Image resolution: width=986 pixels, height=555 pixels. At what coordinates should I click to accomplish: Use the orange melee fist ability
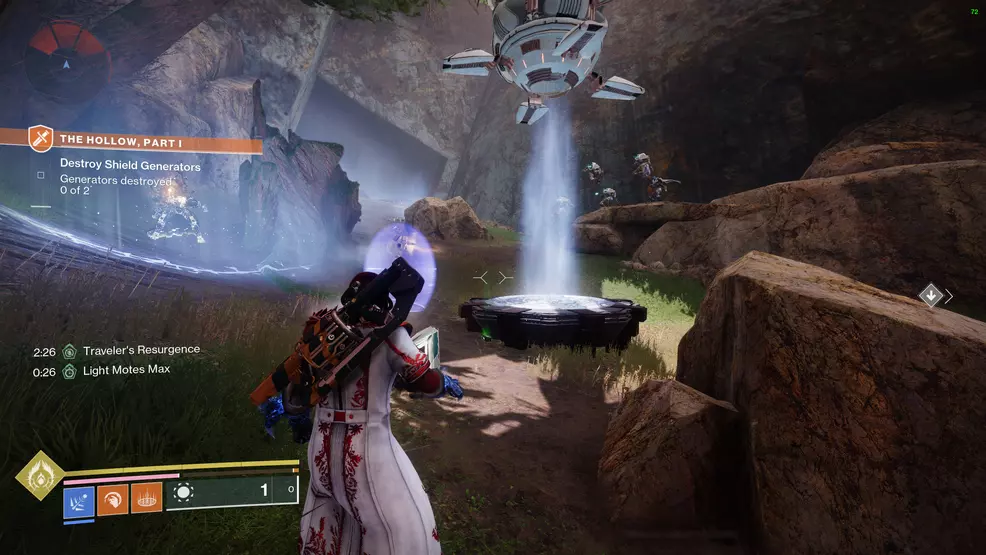tap(112, 497)
